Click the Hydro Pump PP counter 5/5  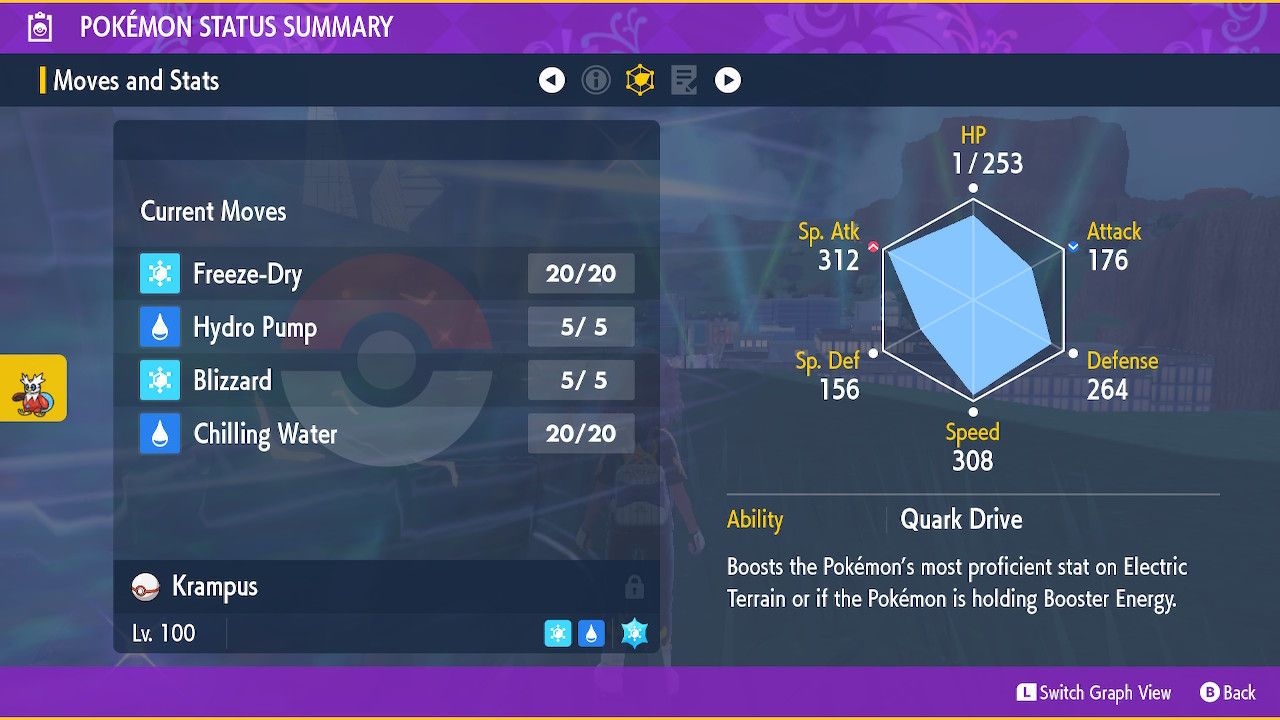(581, 327)
